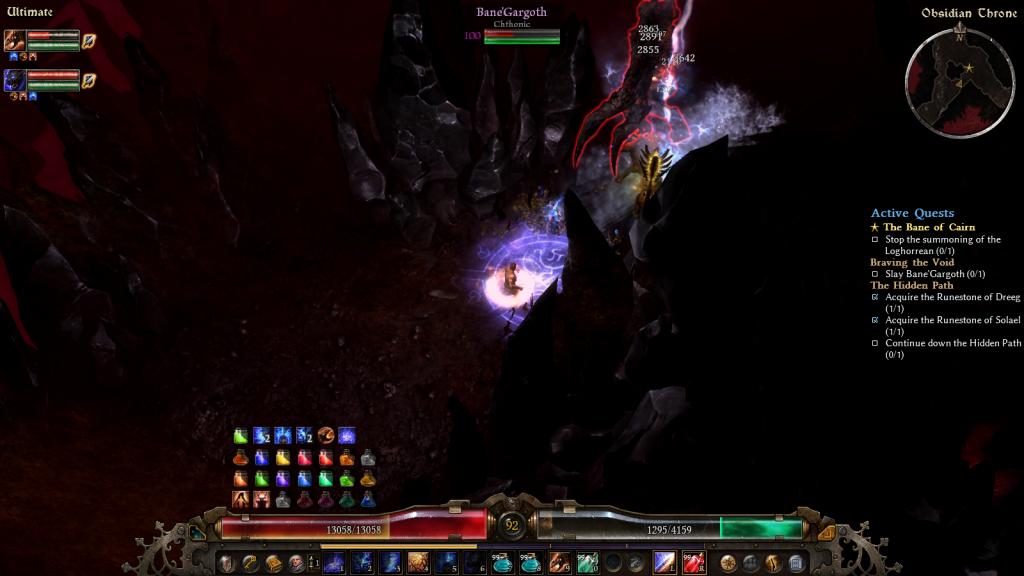
Task: Activate the skill in hotbar slot 1
Action: click(x=334, y=562)
